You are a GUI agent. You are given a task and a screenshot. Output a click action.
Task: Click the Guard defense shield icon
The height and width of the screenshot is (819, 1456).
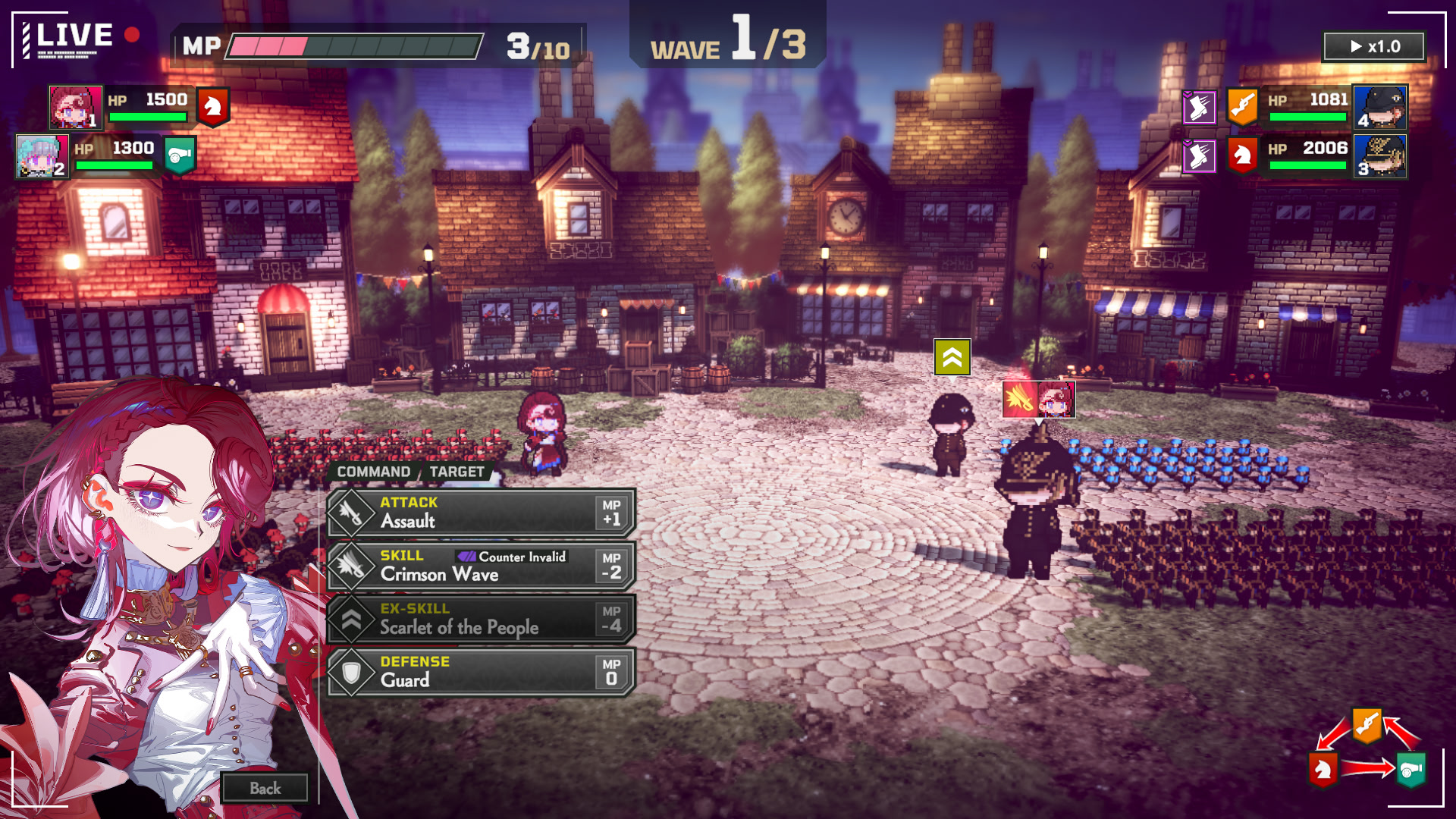click(350, 671)
